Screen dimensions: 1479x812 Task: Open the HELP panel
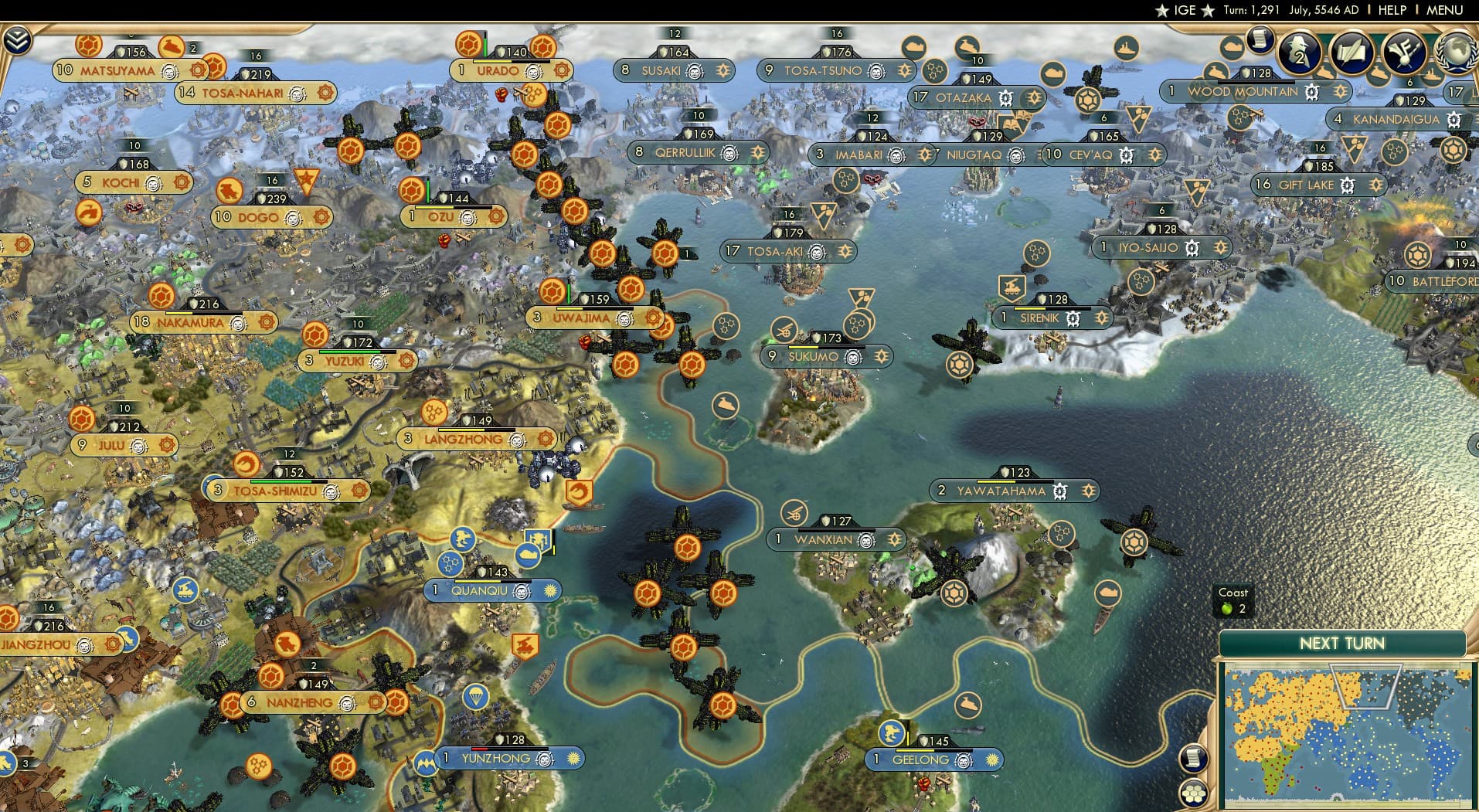[x=1392, y=10]
